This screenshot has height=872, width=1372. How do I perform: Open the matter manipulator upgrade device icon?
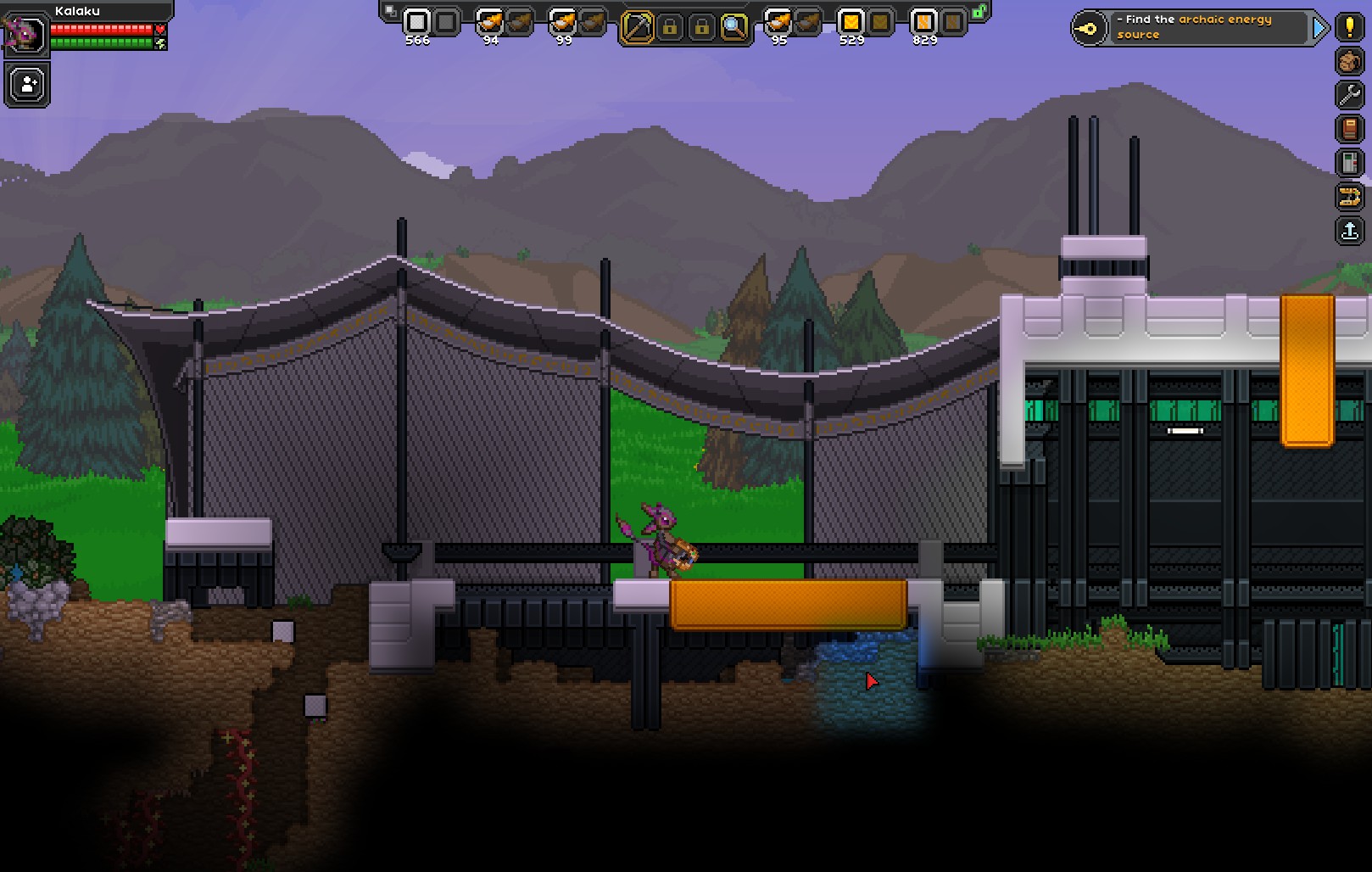pyautogui.click(x=1349, y=163)
